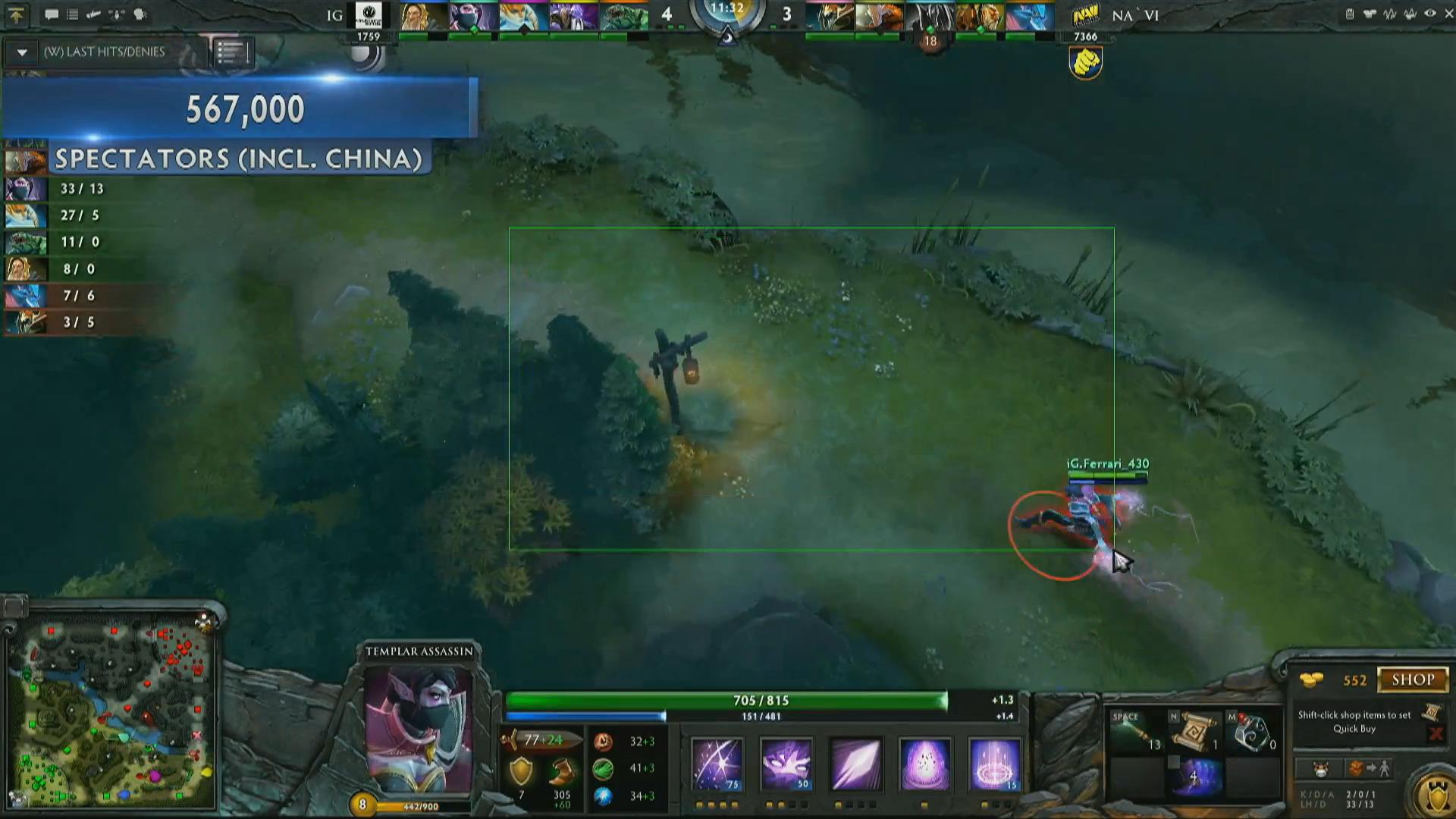Use the Town Portal Scroll item
Screen dimensions: 1456x819
click(x=1193, y=731)
